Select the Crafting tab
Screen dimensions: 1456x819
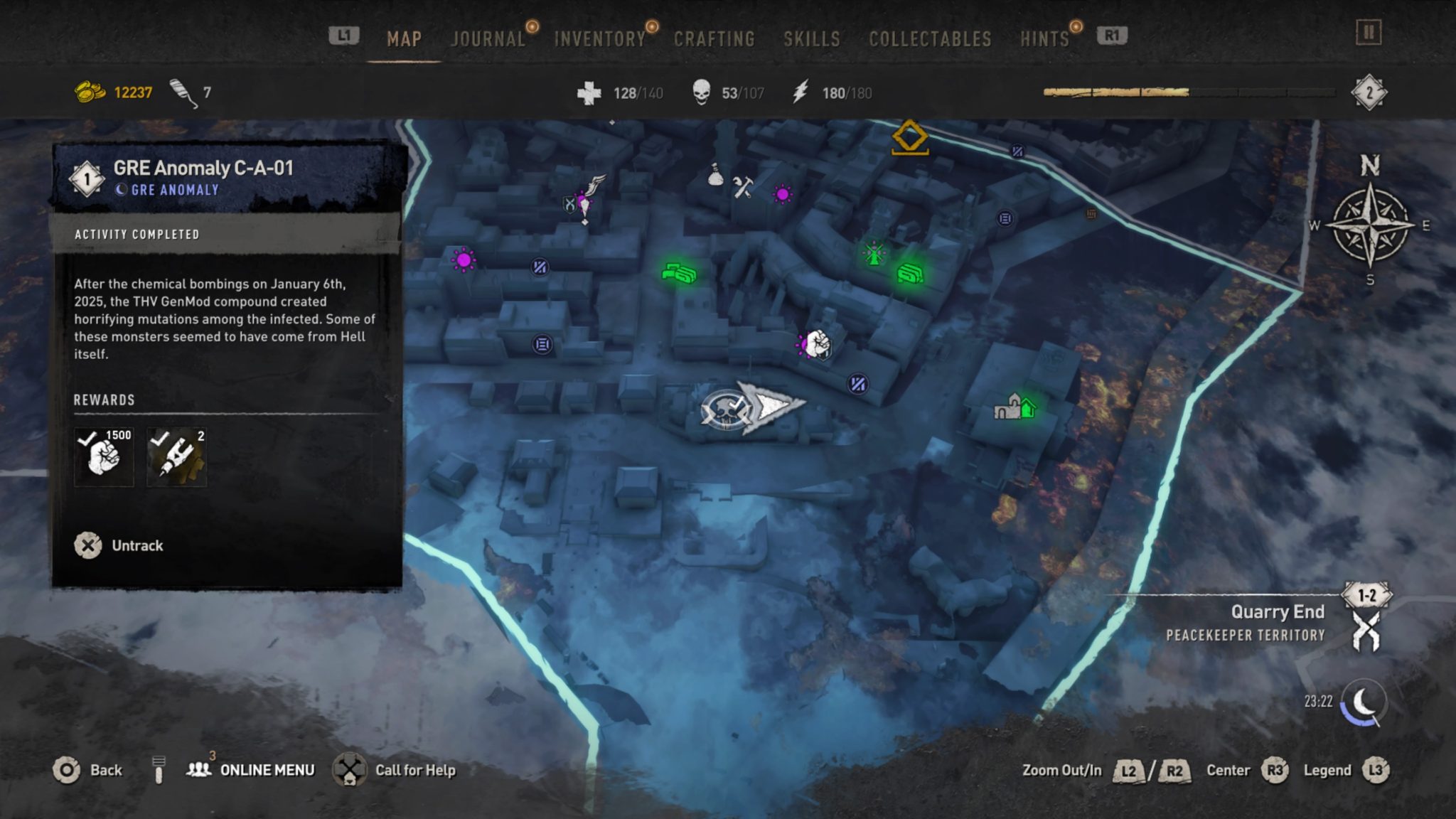point(715,39)
